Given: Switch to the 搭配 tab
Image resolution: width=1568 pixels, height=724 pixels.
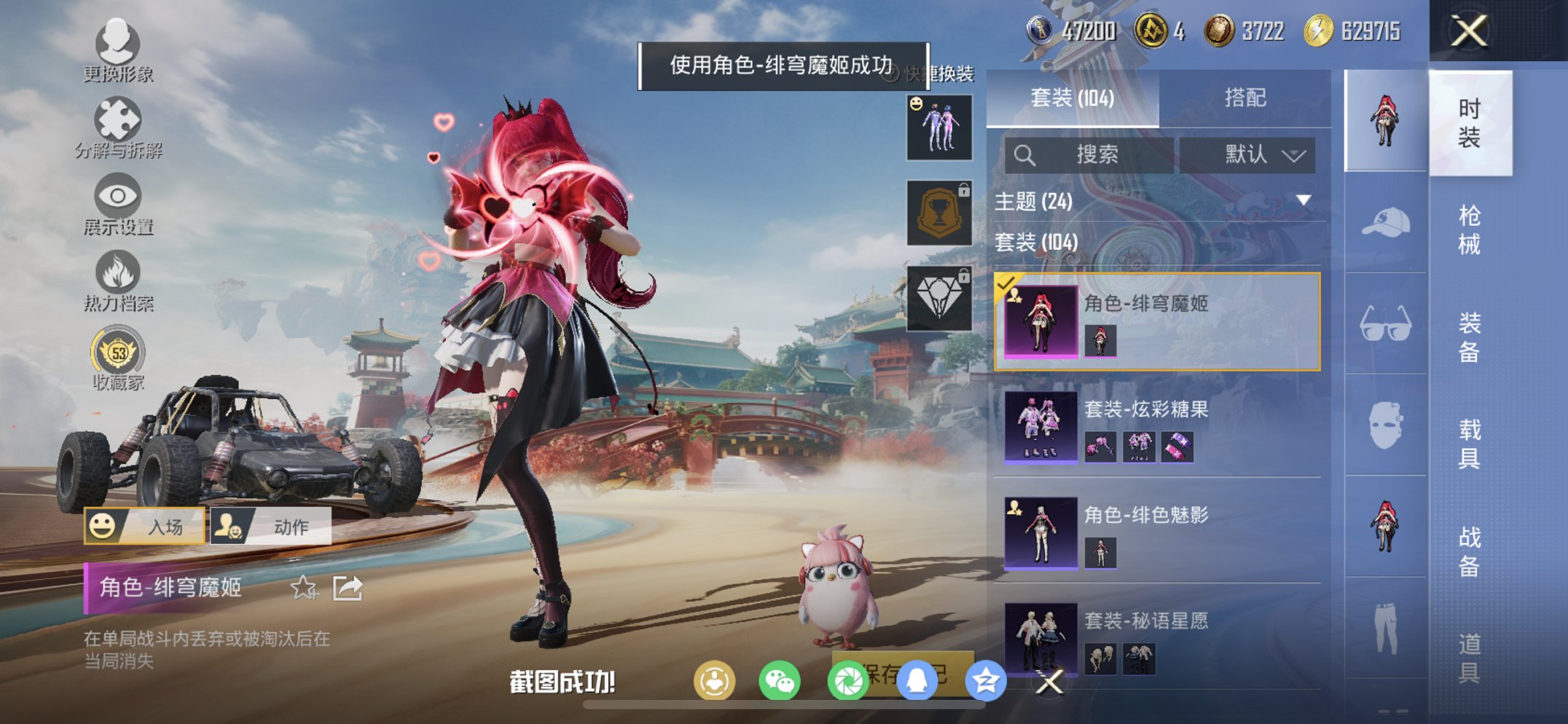Looking at the screenshot, I should pos(1246,97).
